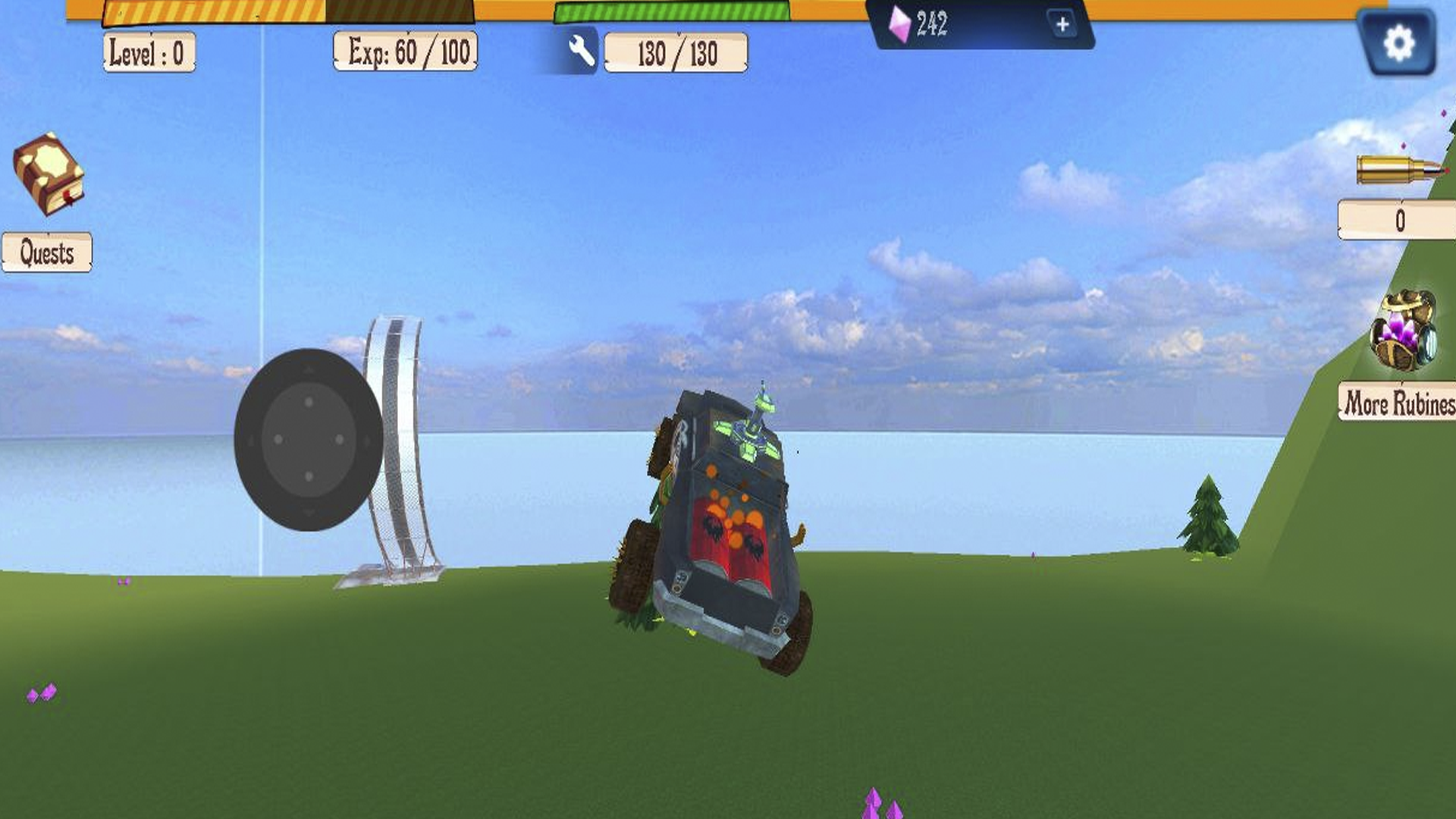Tap the gem count showing 242
Image resolution: width=1456 pixels, height=819 pixels.
(x=934, y=24)
